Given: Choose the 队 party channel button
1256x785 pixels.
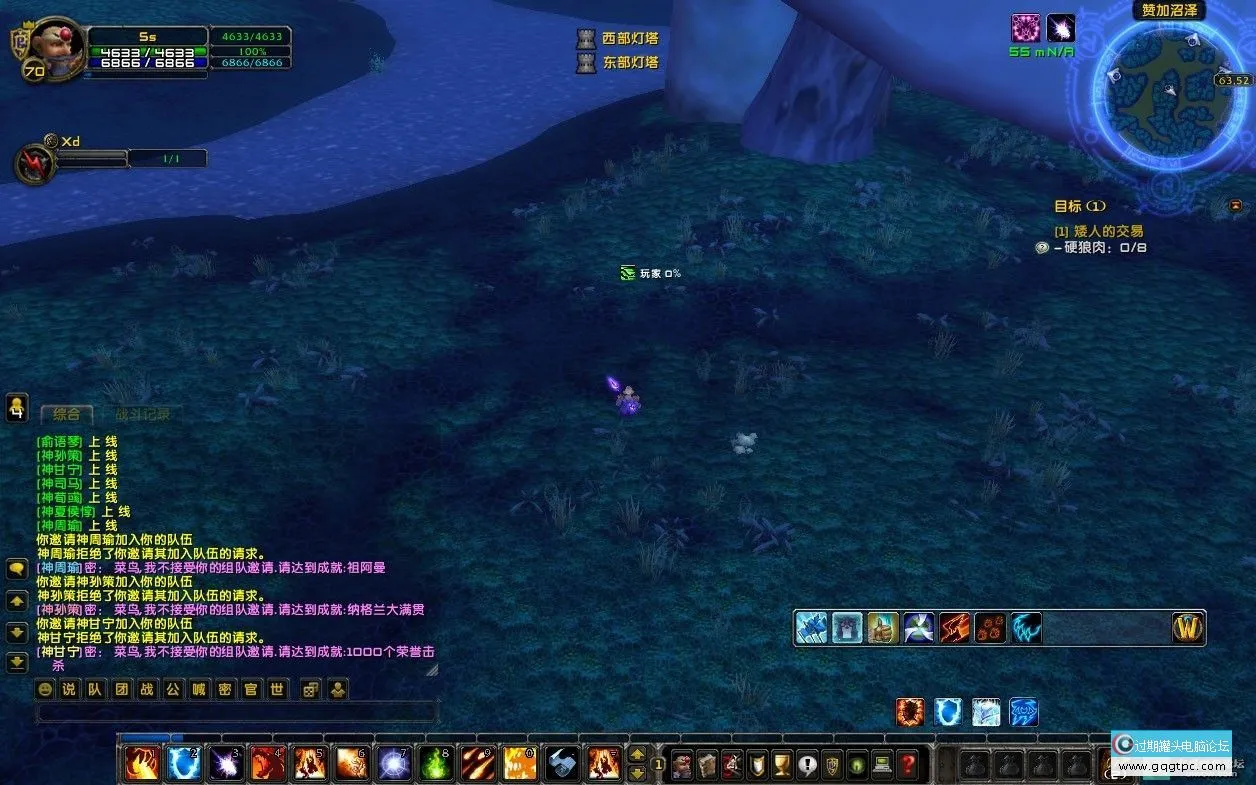Looking at the screenshot, I should coord(95,689).
